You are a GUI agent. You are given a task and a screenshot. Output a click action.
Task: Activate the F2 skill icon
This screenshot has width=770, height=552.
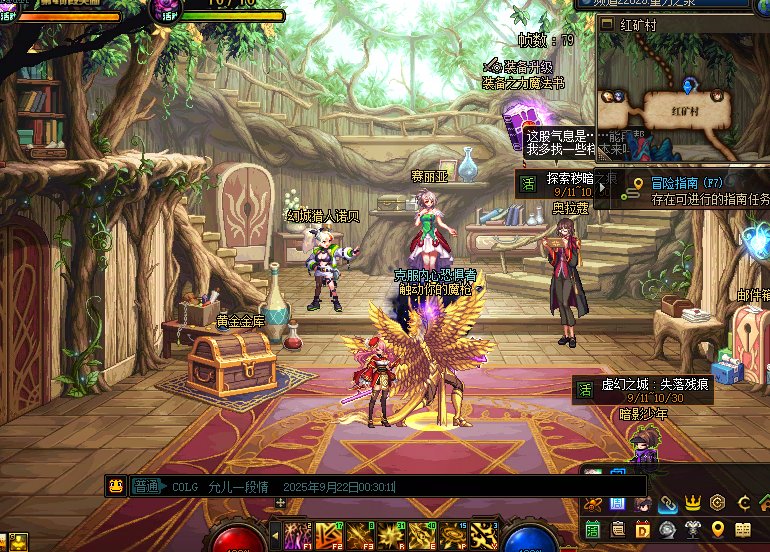click(327, 536)
